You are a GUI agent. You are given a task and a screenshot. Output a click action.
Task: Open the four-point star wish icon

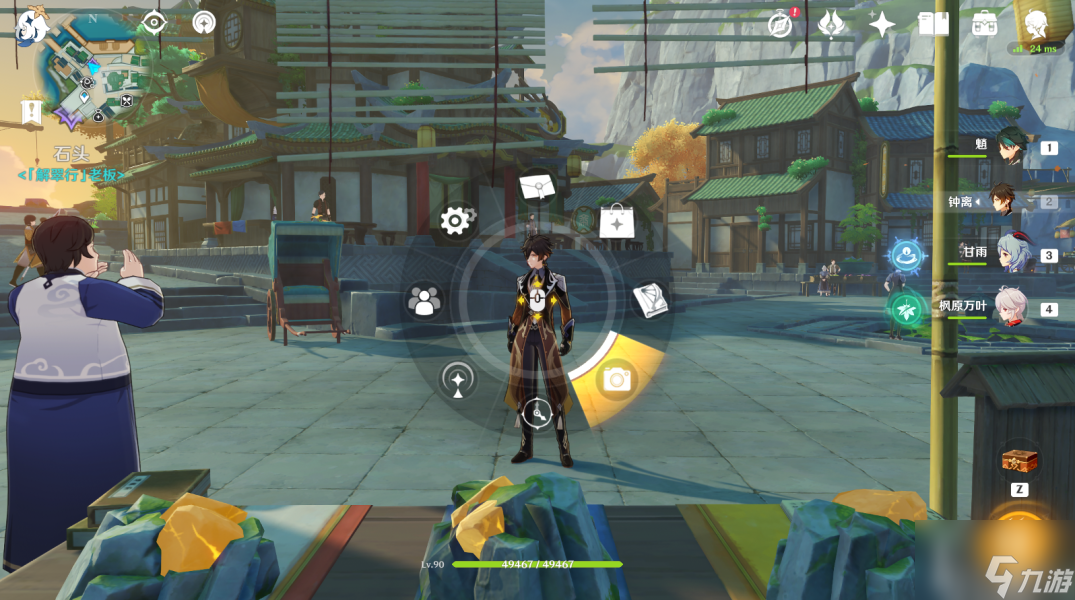click(882, 24)
